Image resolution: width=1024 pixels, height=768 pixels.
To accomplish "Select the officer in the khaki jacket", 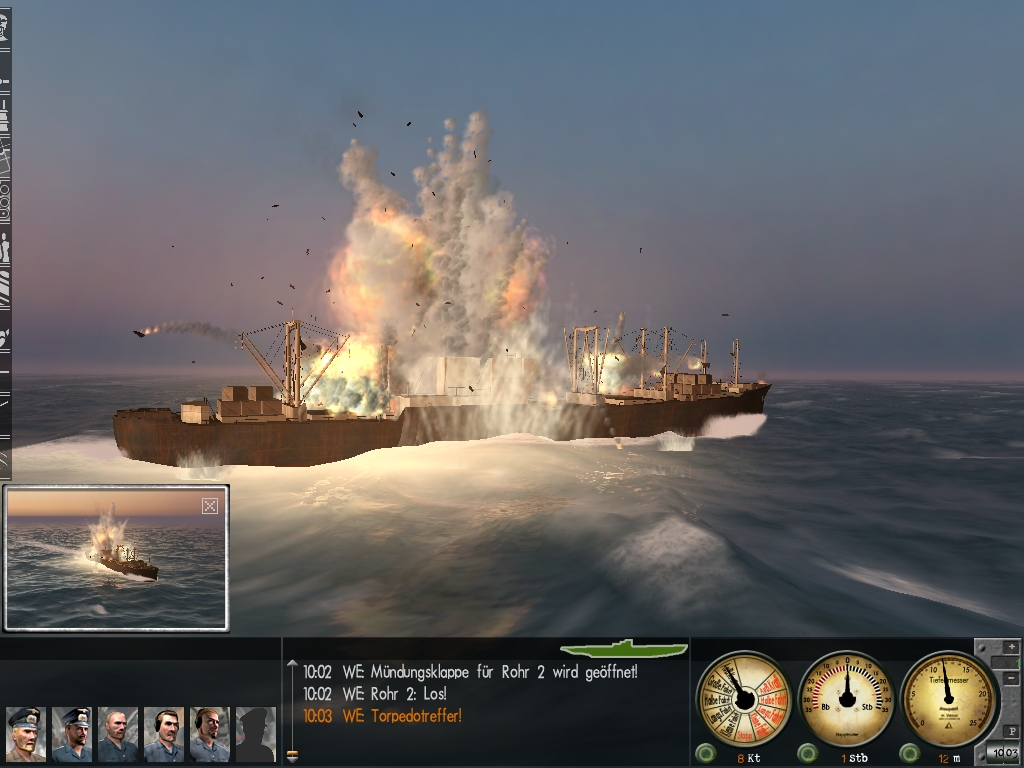I will tap(26, 734).
